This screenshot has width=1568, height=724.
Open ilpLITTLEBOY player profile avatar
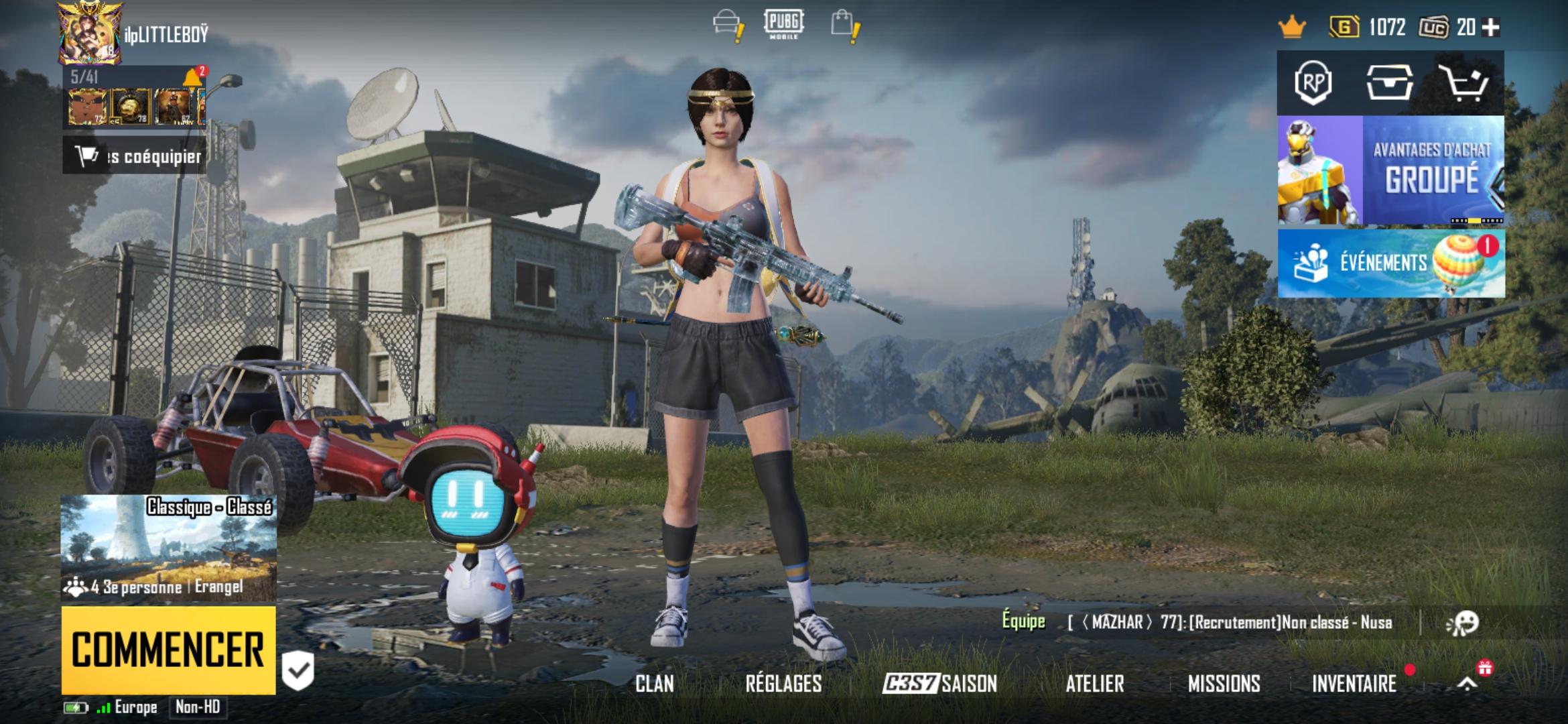coord(90,34)
